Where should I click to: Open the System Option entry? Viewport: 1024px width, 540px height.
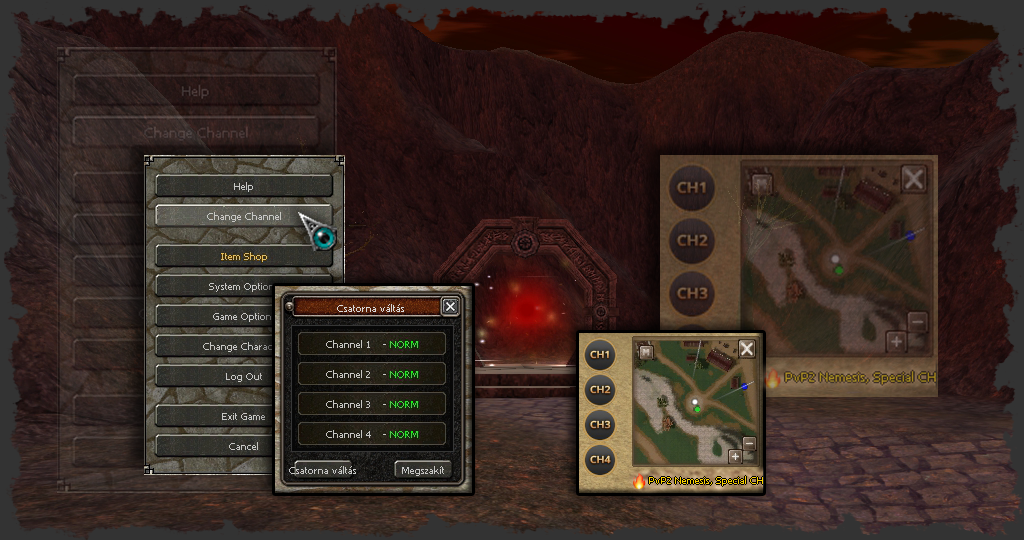(x=214, y=287)
